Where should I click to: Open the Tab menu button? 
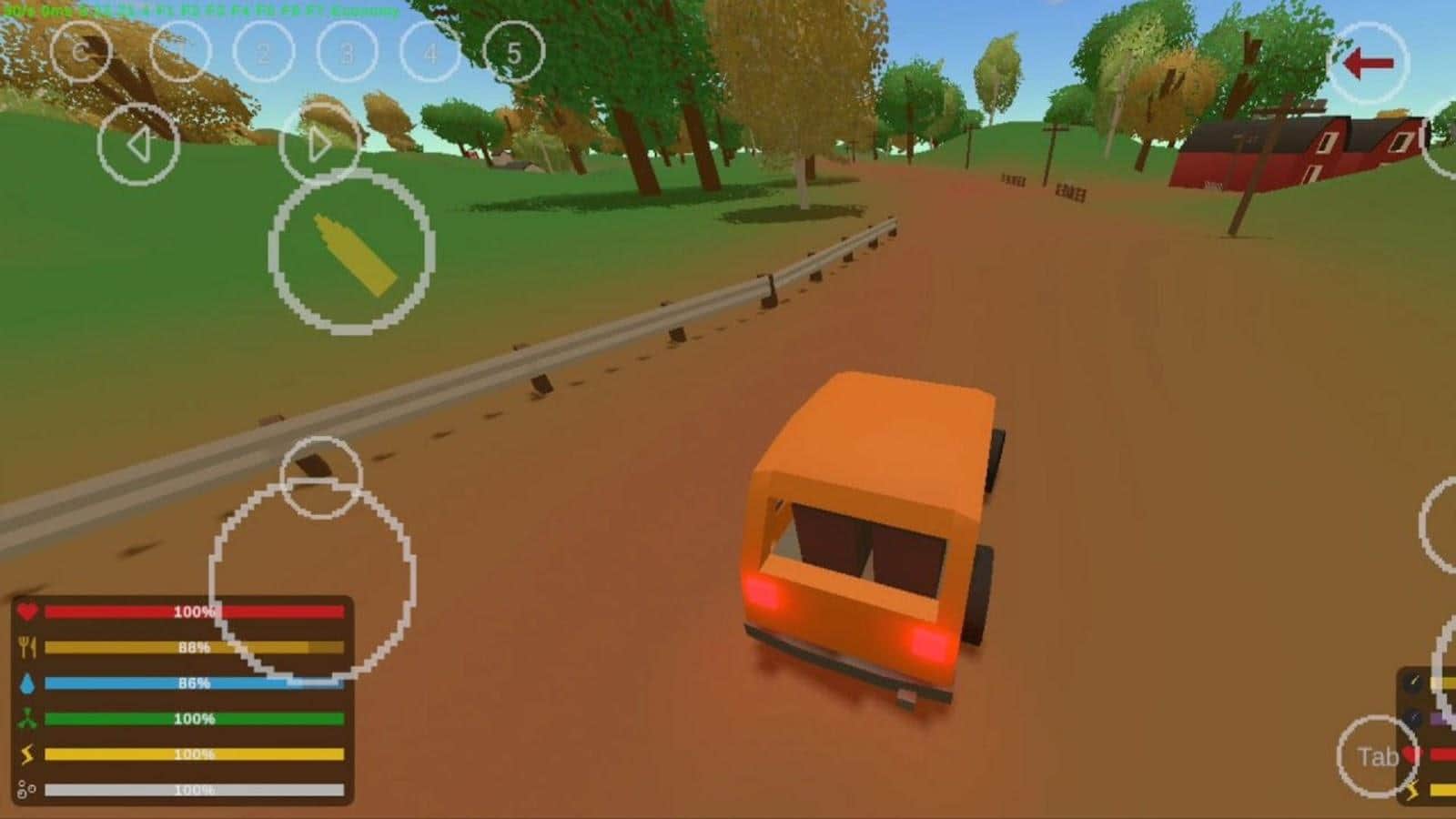(1378, 756)
